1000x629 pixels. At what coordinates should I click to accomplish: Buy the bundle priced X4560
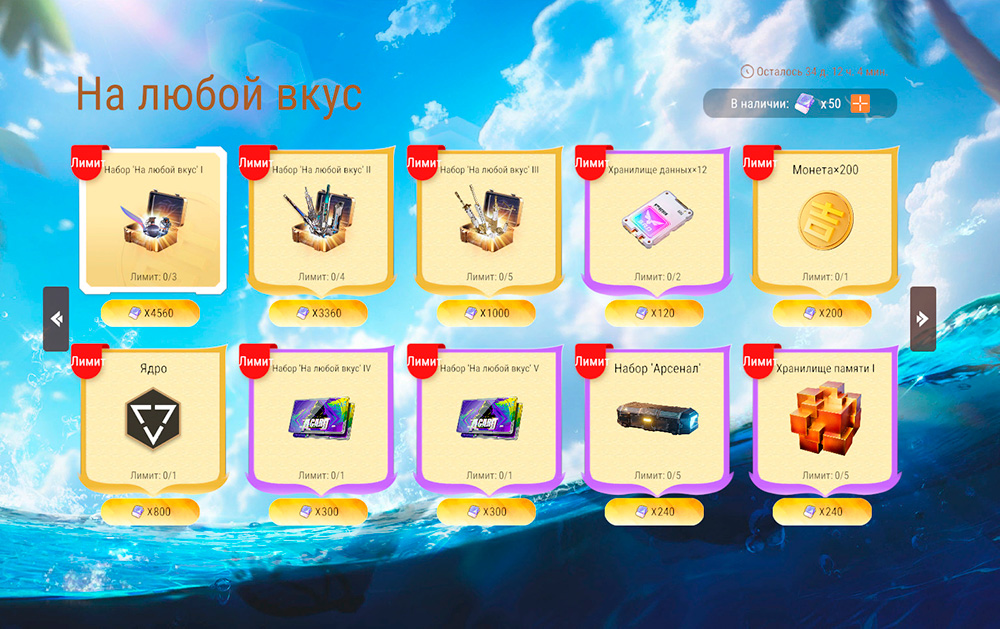[x=151, y=313]
